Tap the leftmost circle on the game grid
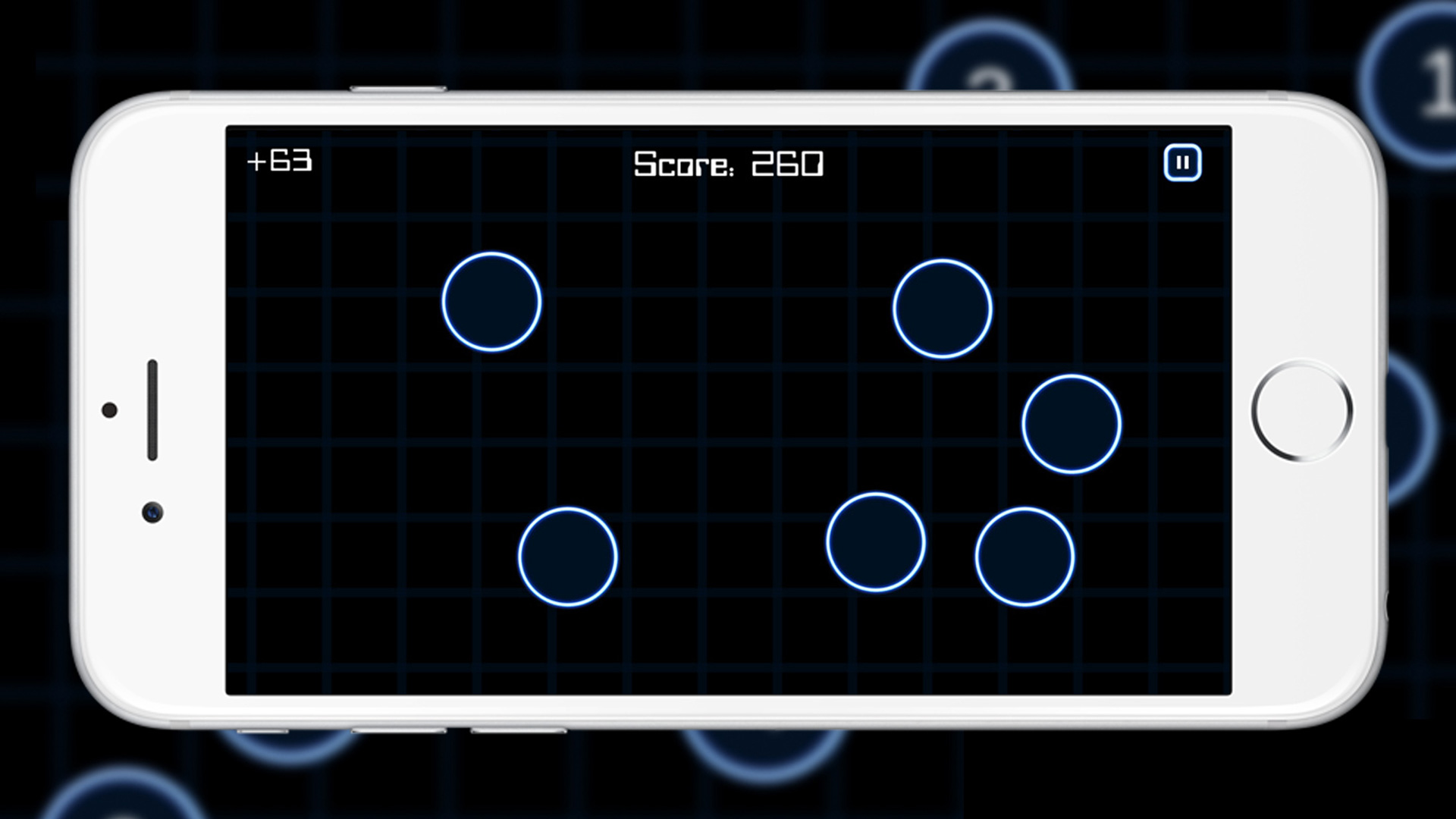The image size is (1456, 819). 491,301
